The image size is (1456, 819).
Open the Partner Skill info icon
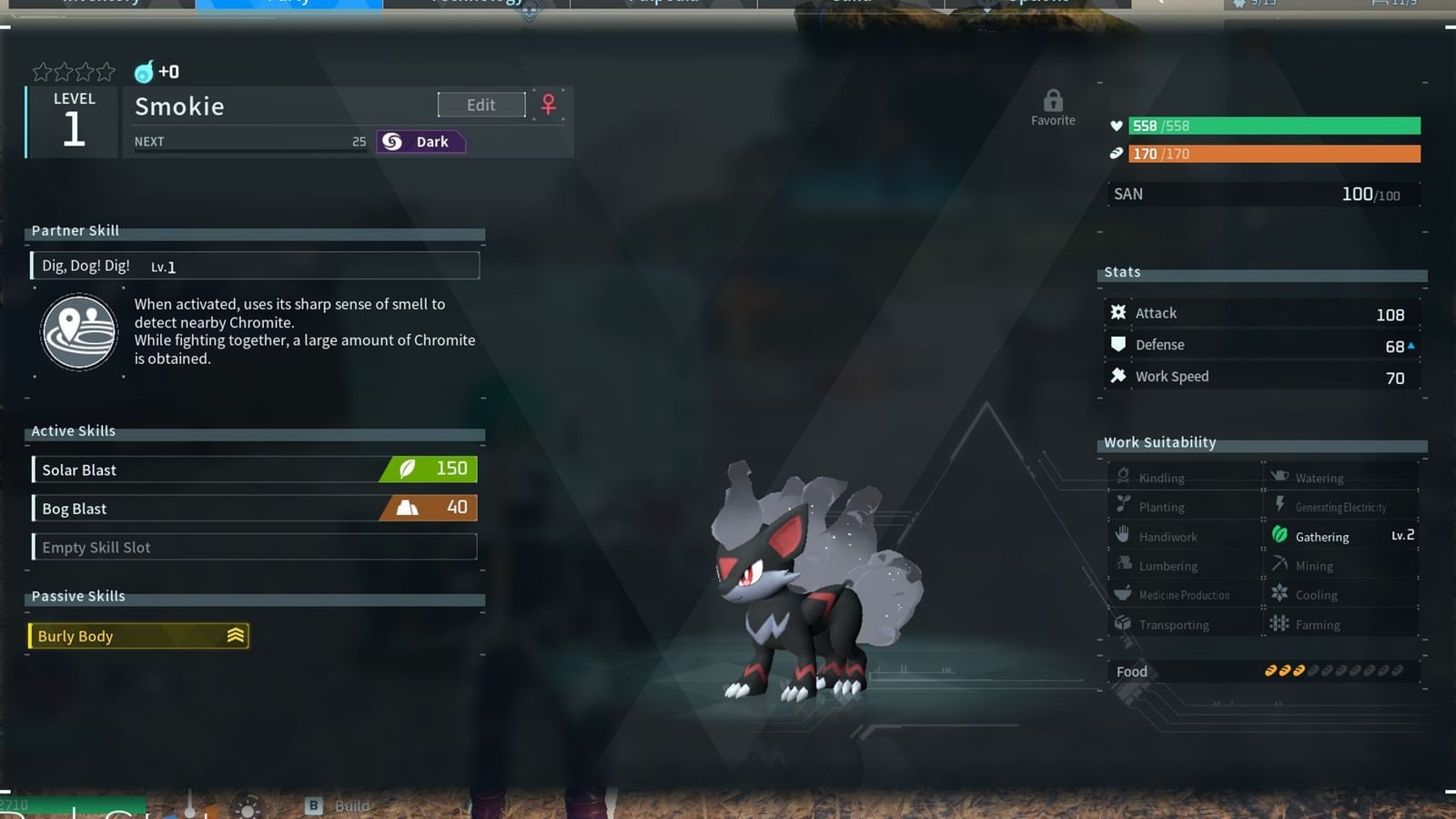[x=78, y=331]
